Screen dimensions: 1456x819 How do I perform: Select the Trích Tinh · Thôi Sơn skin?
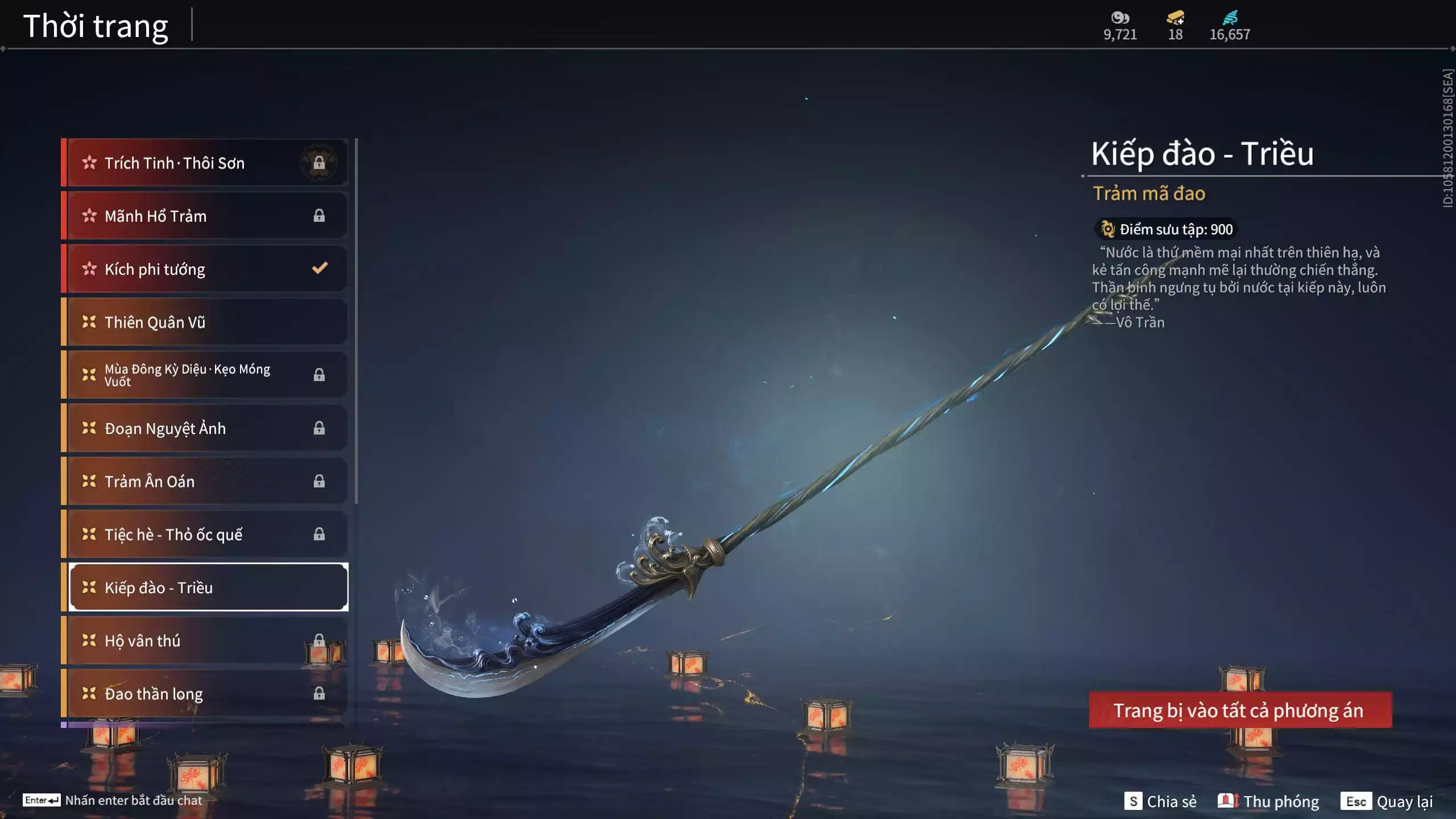(205, 163)
